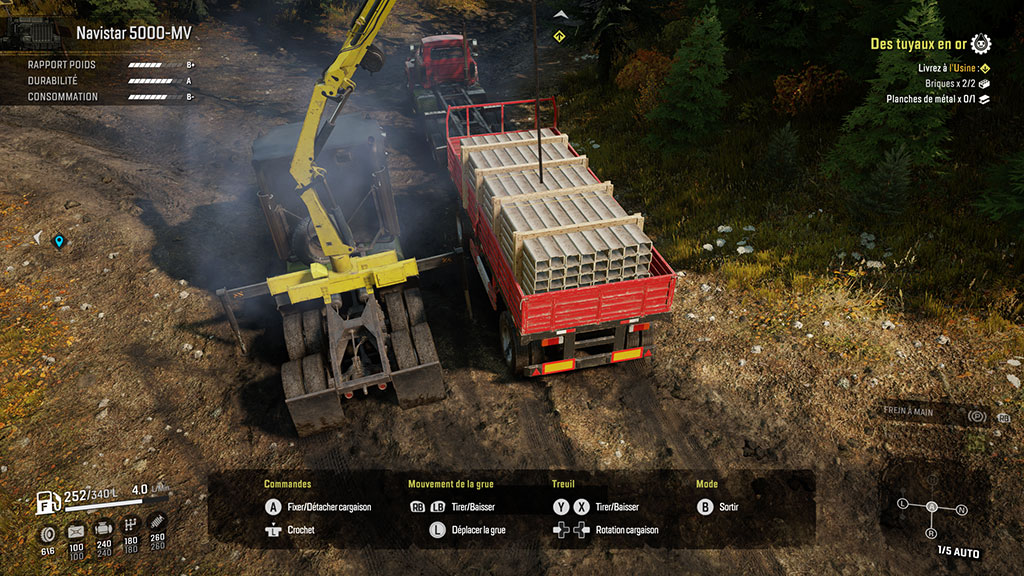Image resolution: width=1024 pixels, height=576 pixels.
Task: Select the gearbox damage icon
Action: point(130,525)
